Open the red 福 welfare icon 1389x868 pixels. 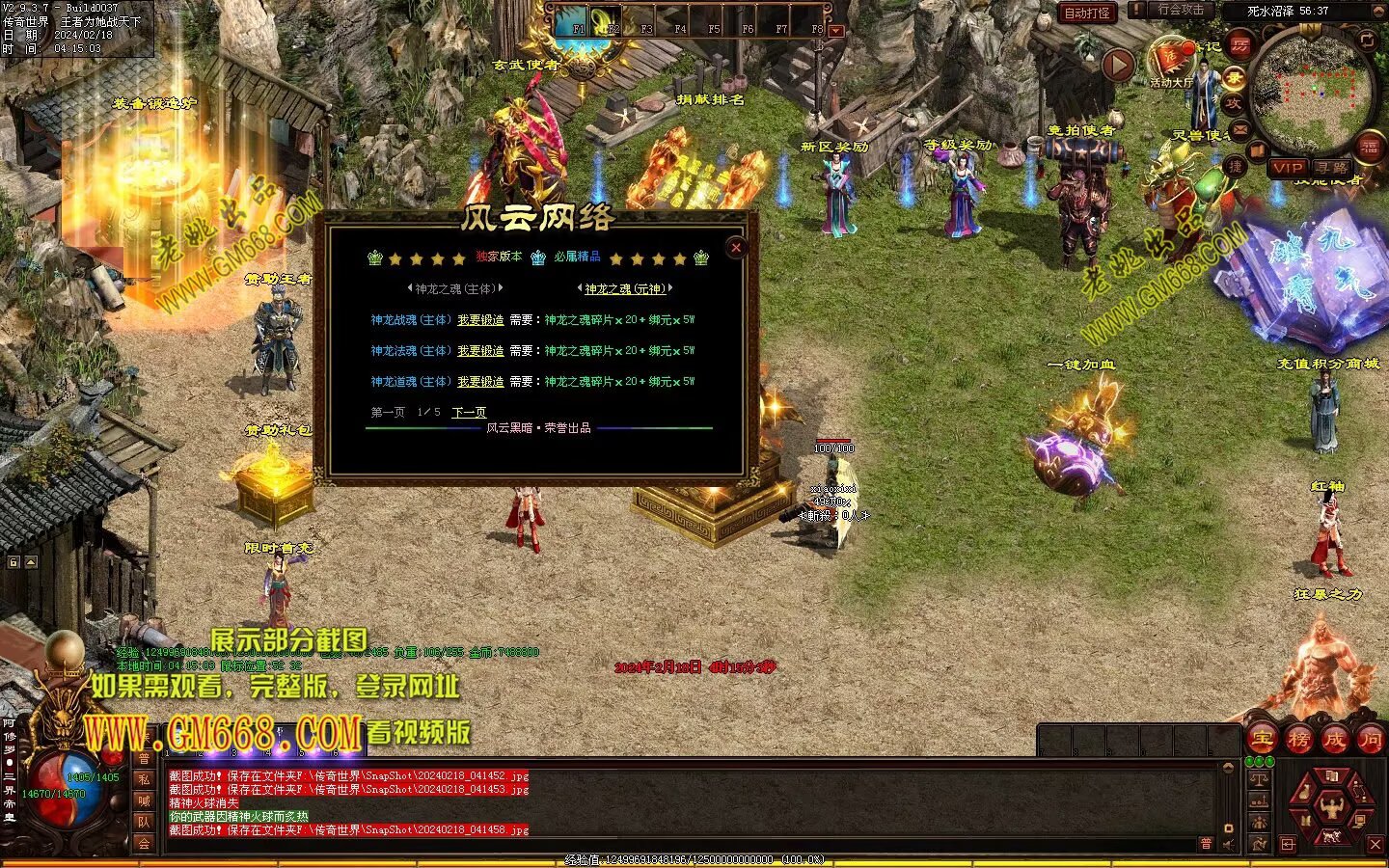[x=1369, y=148]
